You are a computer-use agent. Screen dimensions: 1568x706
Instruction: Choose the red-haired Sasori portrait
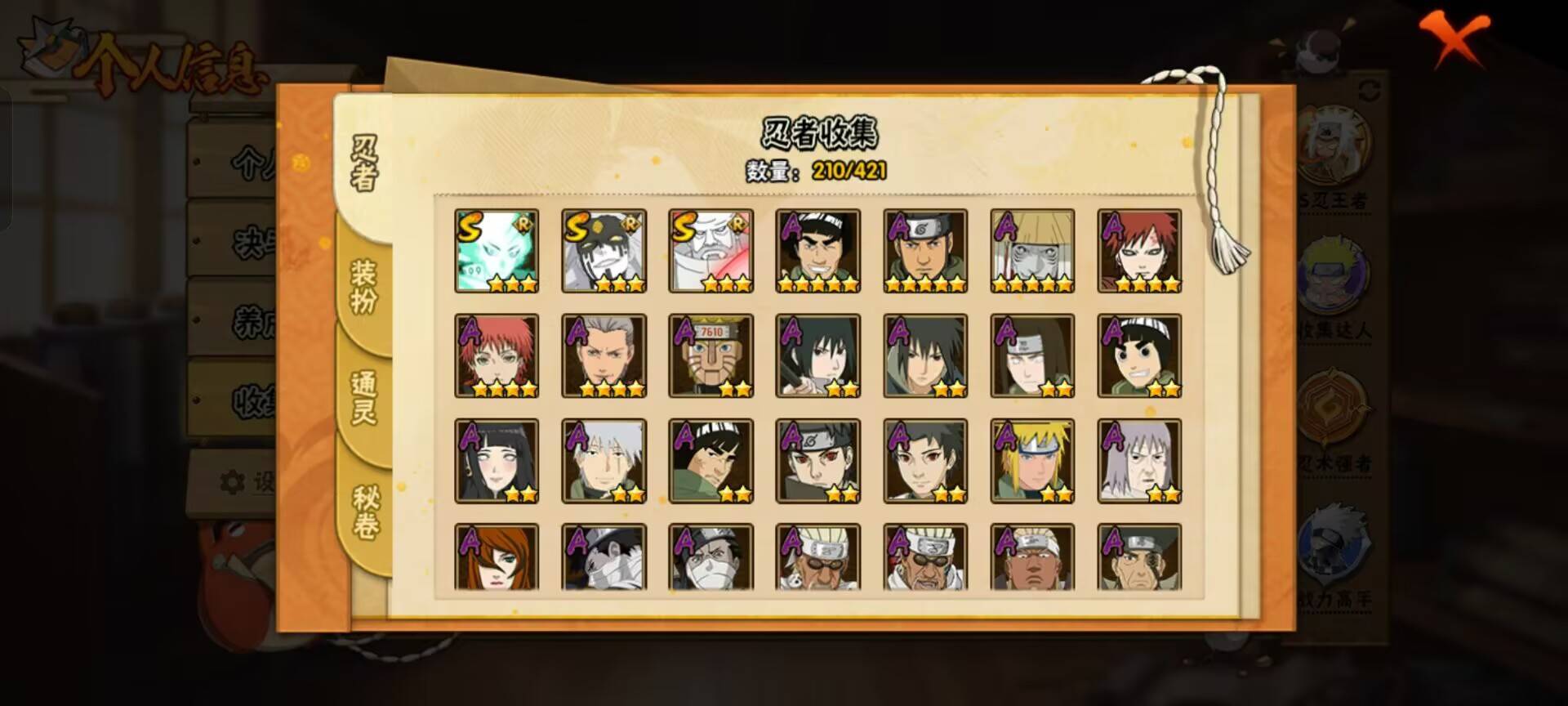point(497,356)
